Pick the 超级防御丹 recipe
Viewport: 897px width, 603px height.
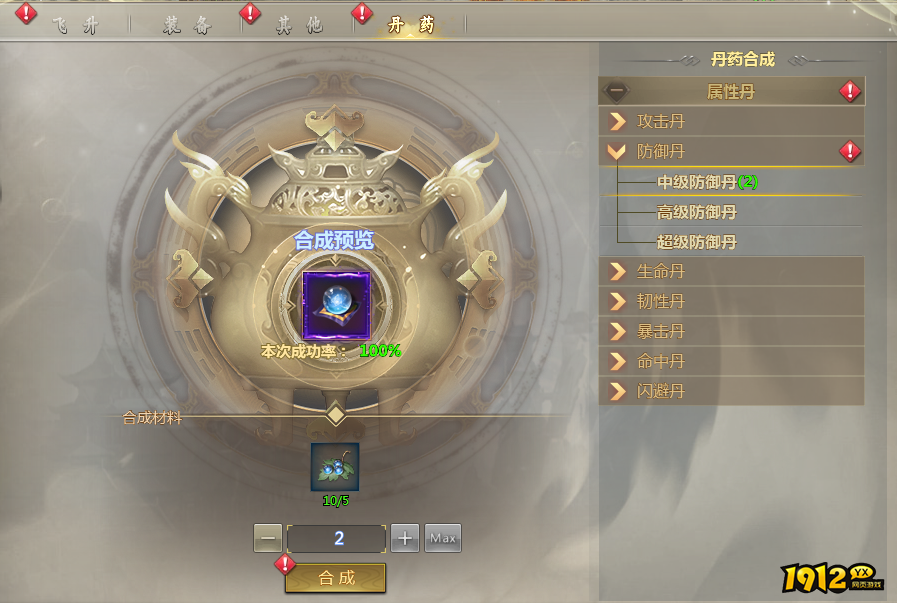(697, 242)
